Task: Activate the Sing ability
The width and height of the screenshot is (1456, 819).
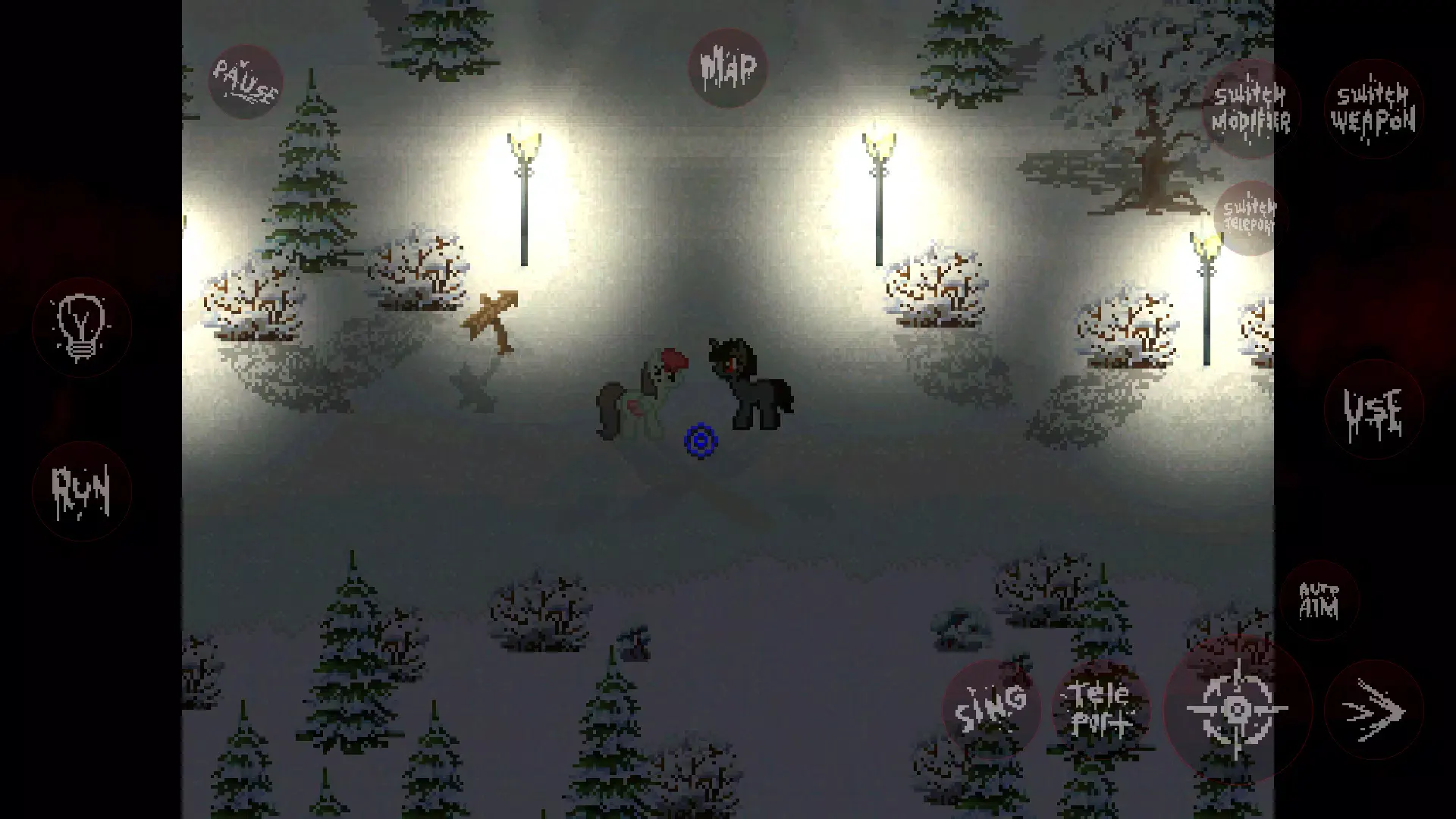Action: [991, 710]
